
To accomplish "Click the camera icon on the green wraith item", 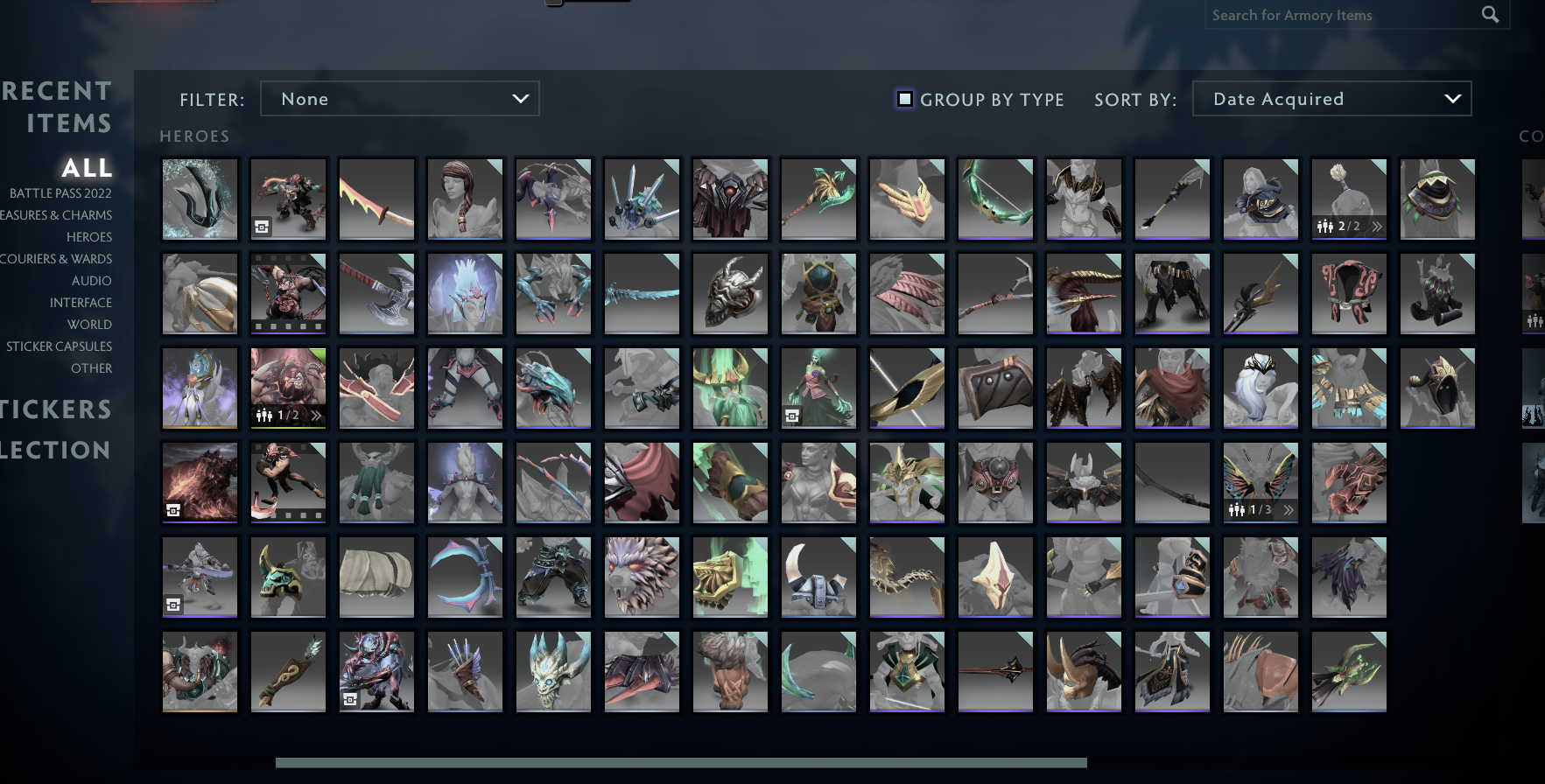I will (x=793, y=416).
